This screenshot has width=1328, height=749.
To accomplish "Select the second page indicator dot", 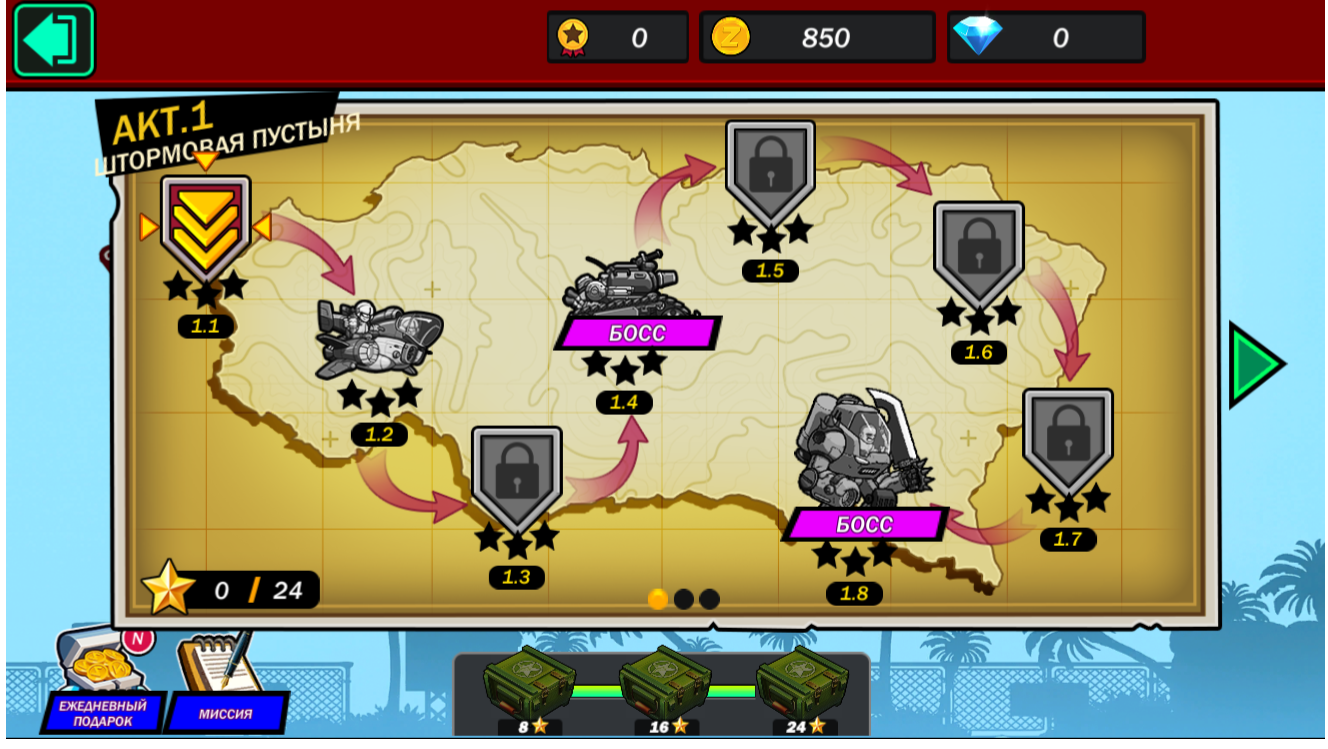I will click(684, 599).
